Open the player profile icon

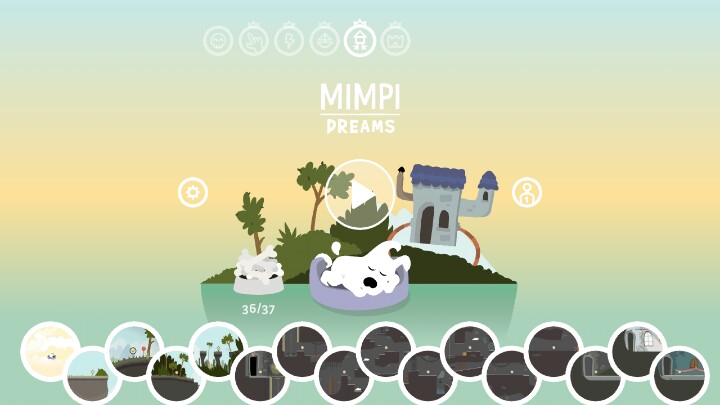[x=527, y=193]
